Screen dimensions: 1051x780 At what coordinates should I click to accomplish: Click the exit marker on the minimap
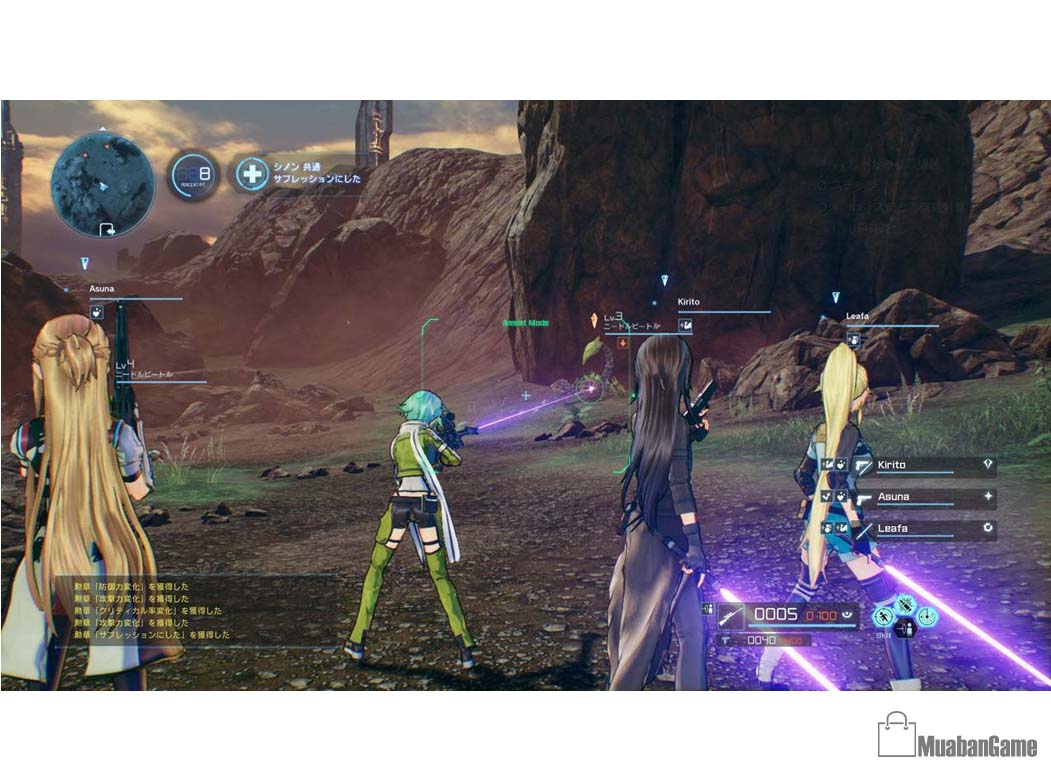coord(107,229)
